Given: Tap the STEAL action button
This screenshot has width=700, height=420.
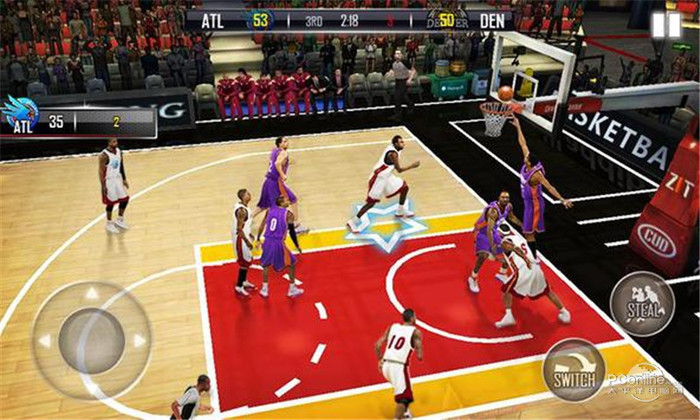Looking at the screenshot, I should point(641,304).
